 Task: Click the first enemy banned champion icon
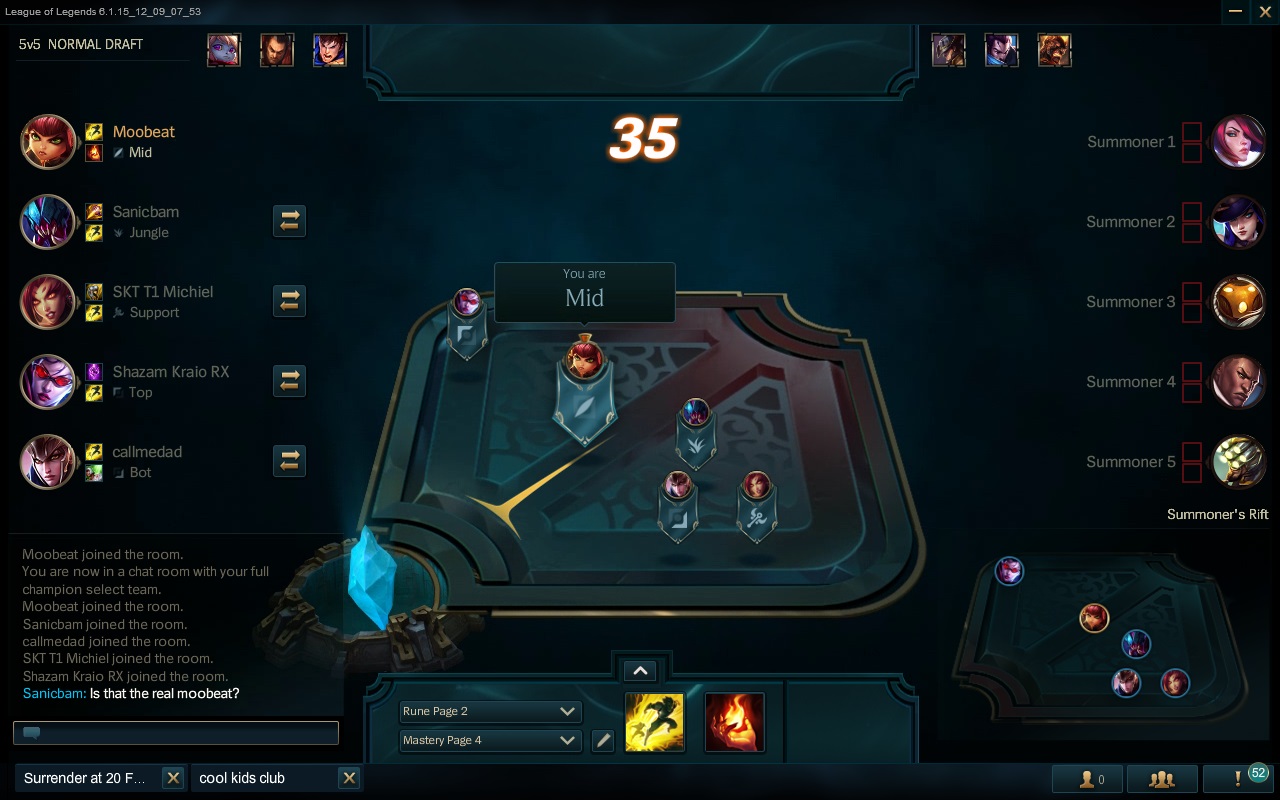tap(948, 49)
